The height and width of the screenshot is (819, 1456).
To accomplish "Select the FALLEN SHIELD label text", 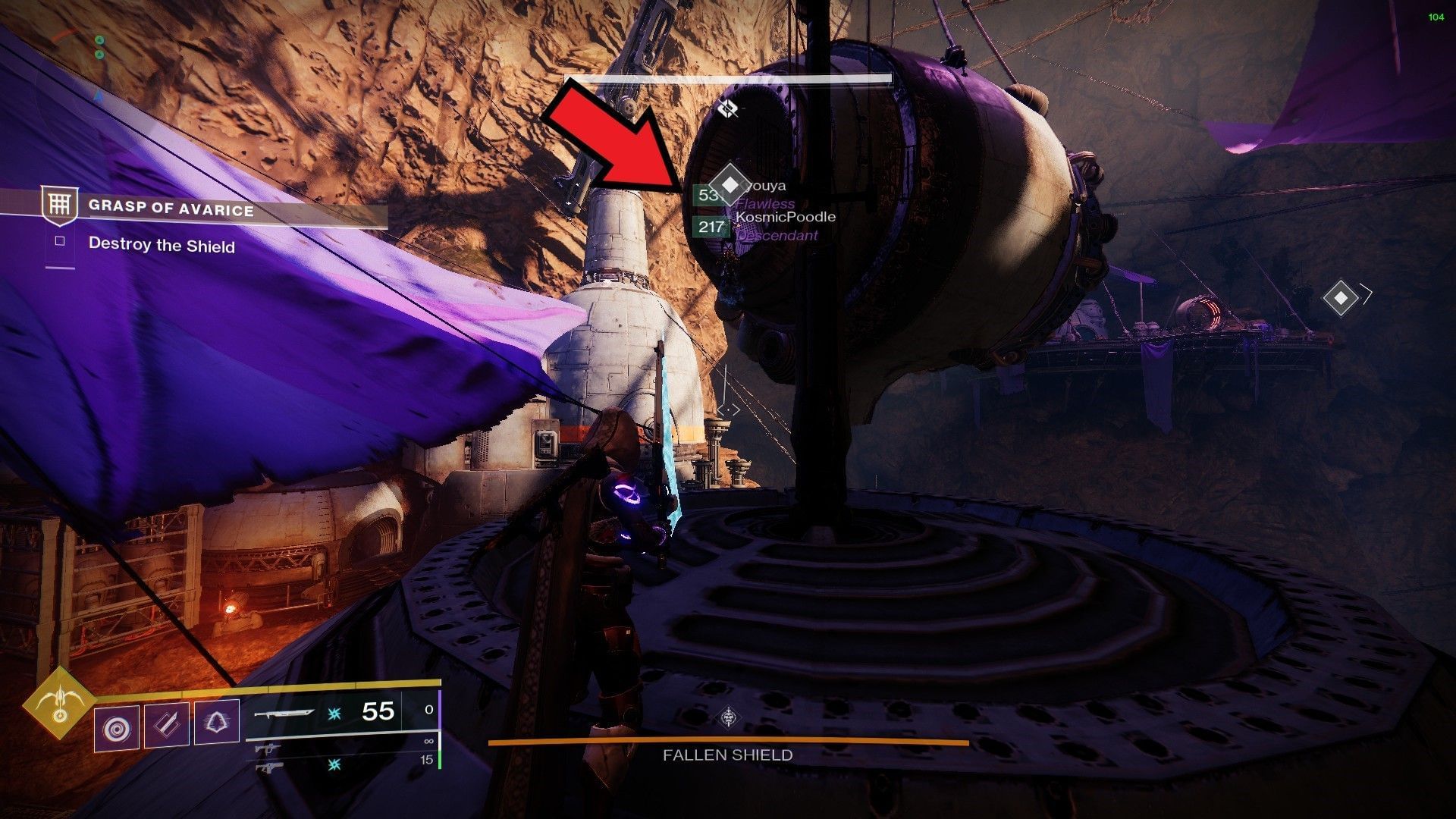I will tap(728, 755).
